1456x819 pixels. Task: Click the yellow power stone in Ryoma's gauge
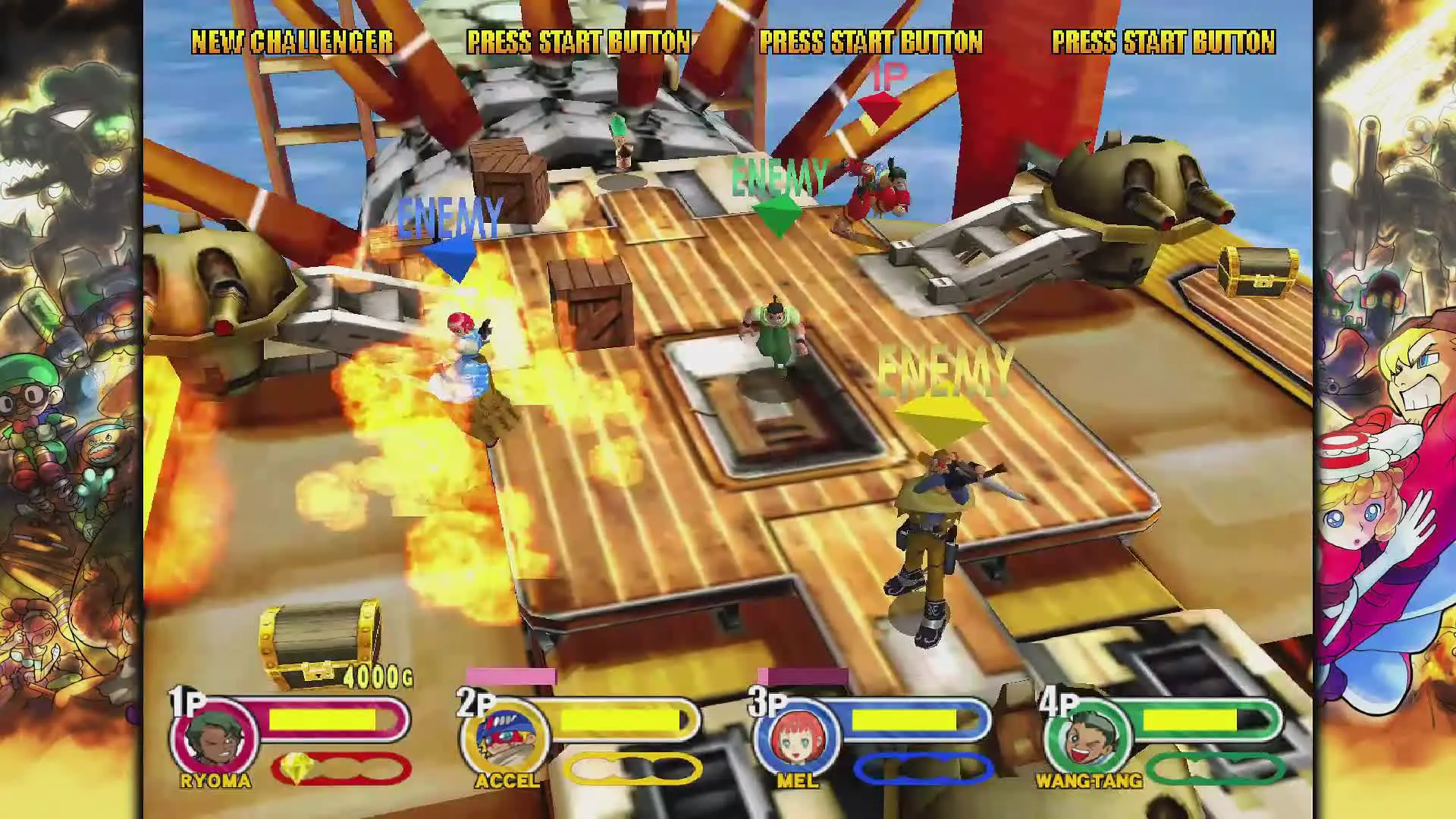coord(297,769)
